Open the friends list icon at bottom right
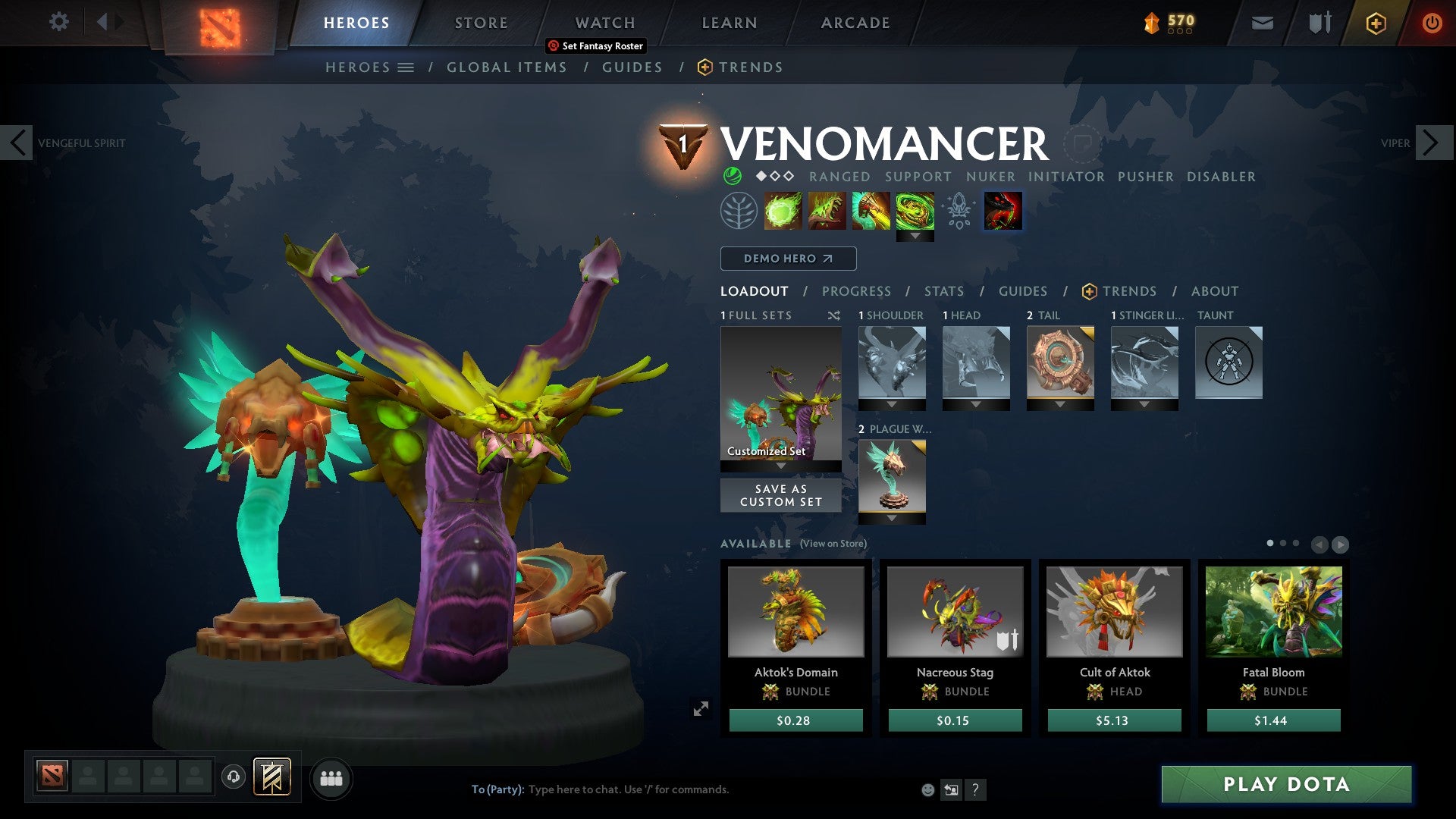1456x819 pixels. pyautogui.click(x=331, y=778)
